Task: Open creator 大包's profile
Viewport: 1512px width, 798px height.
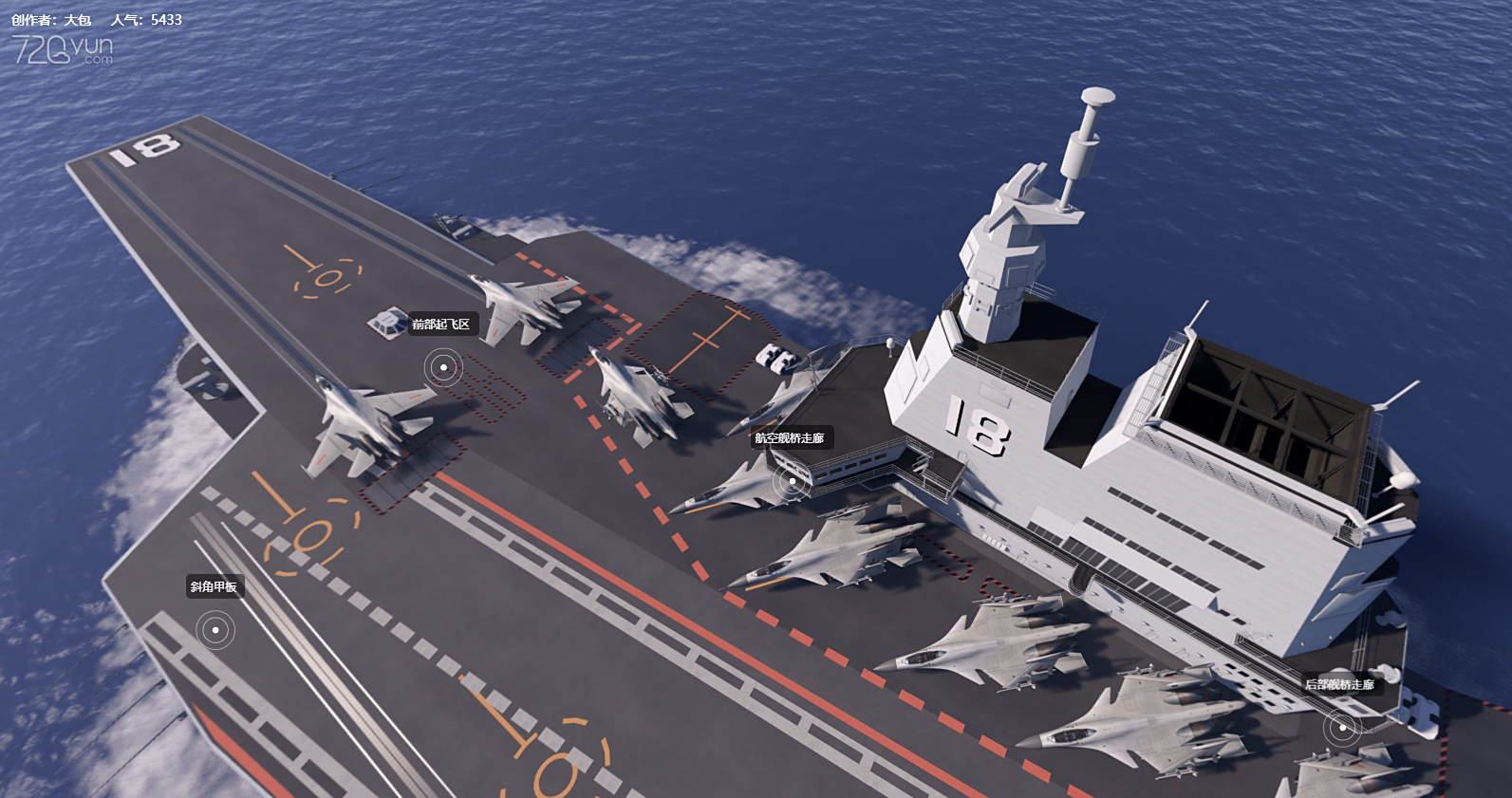Action: pos(78,20)
